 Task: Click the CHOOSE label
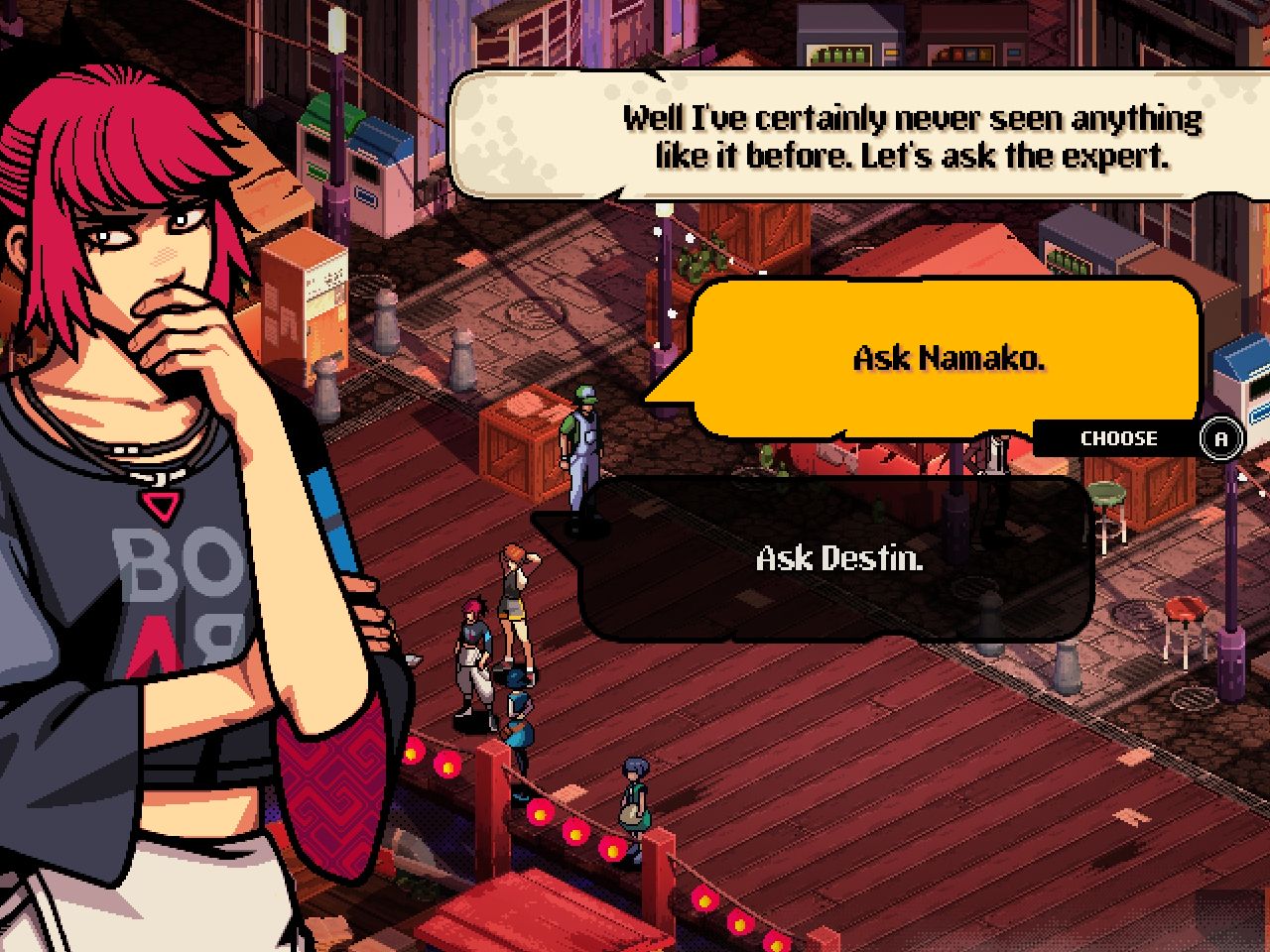(x=1117, y=437)
